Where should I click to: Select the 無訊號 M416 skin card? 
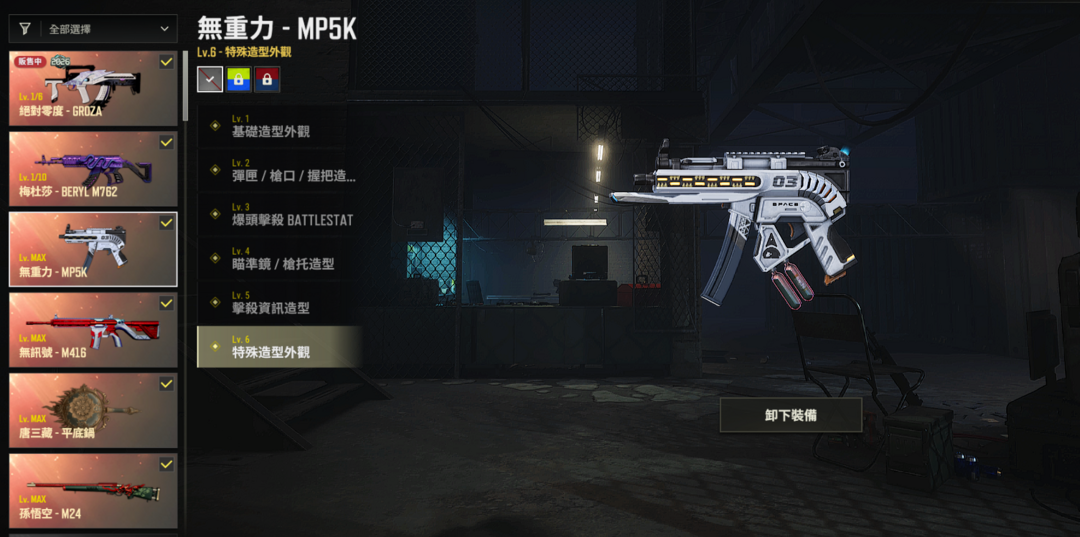pyautogui.click(x=92, y=329)
